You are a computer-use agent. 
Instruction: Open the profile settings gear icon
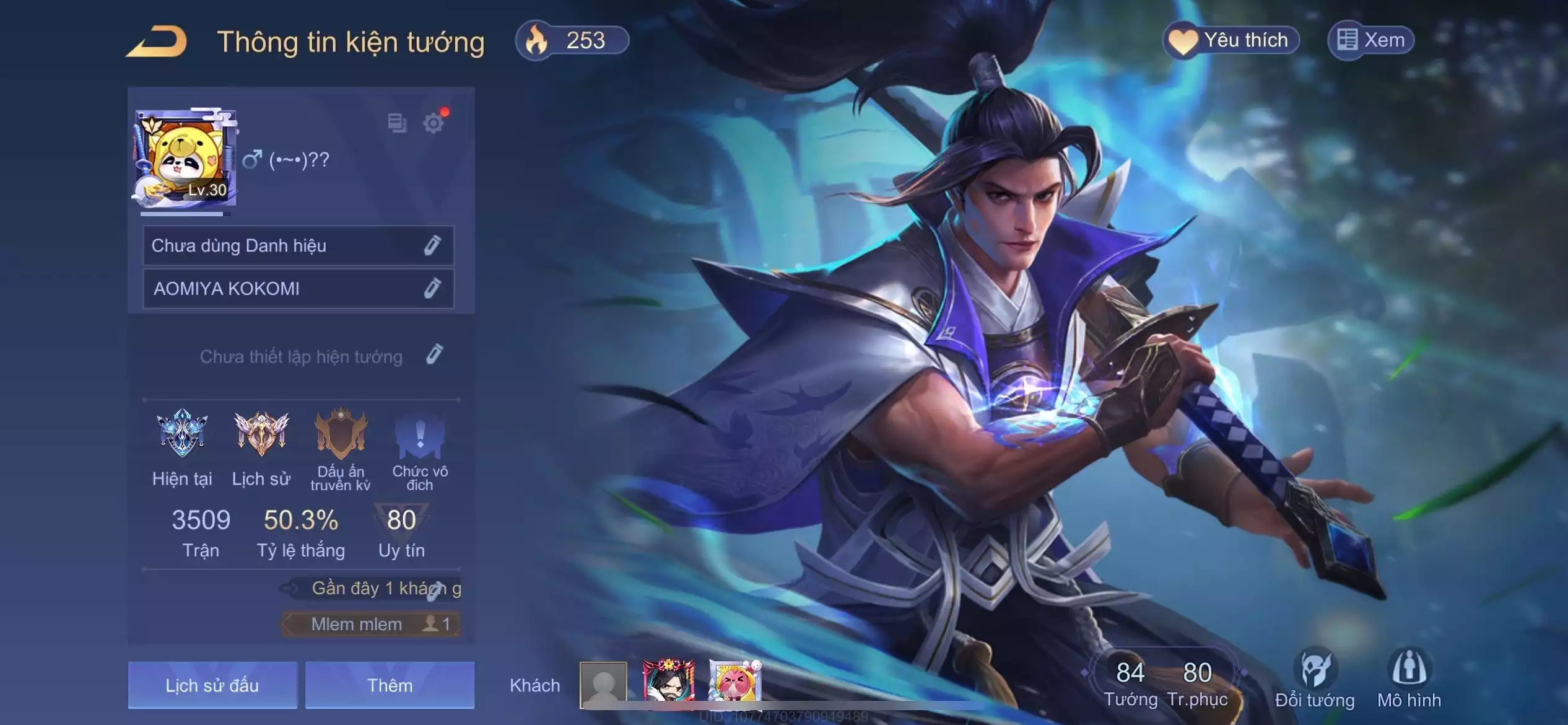[433, 123]
